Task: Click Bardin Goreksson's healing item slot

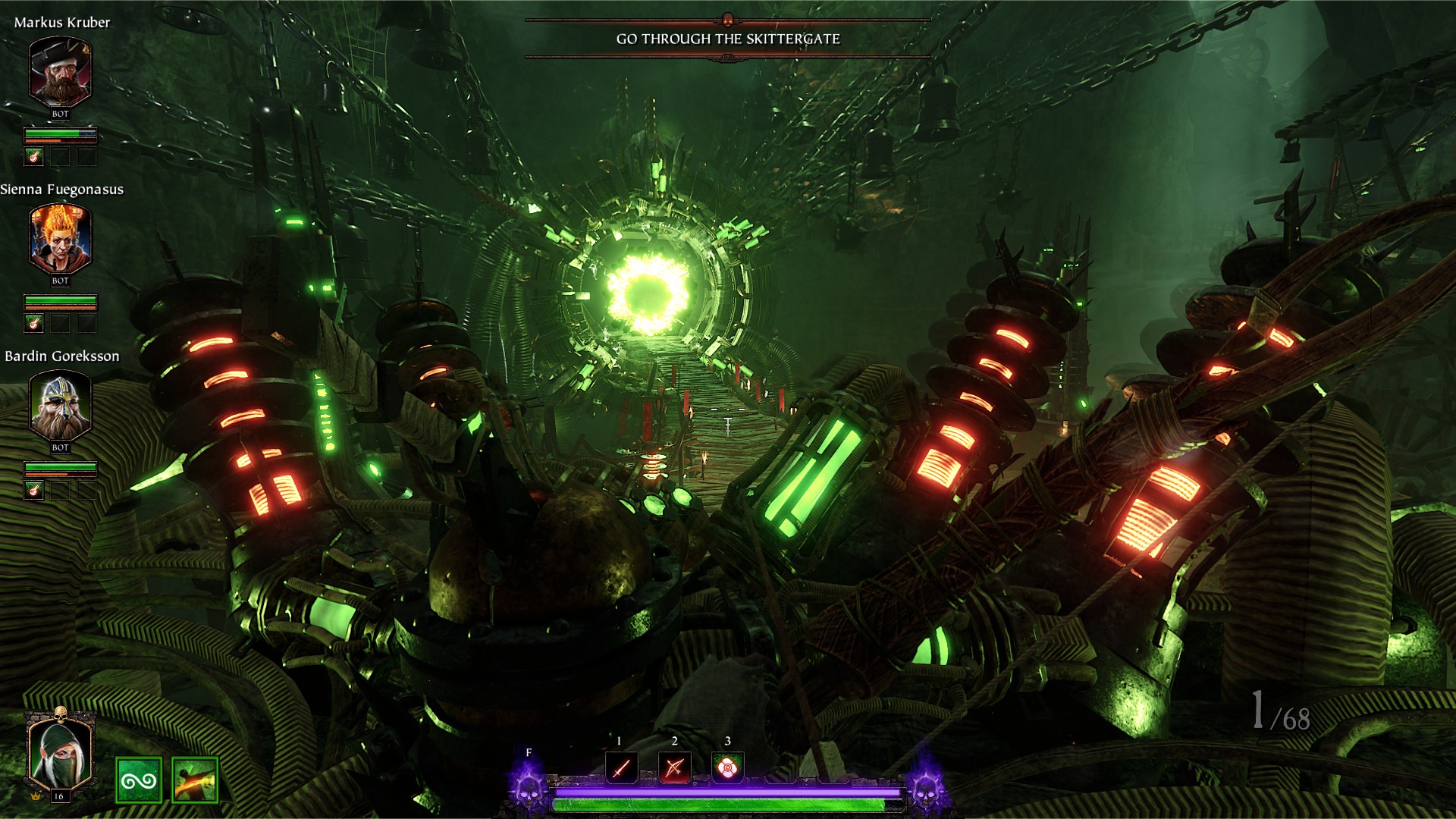Action: (33, 491)
